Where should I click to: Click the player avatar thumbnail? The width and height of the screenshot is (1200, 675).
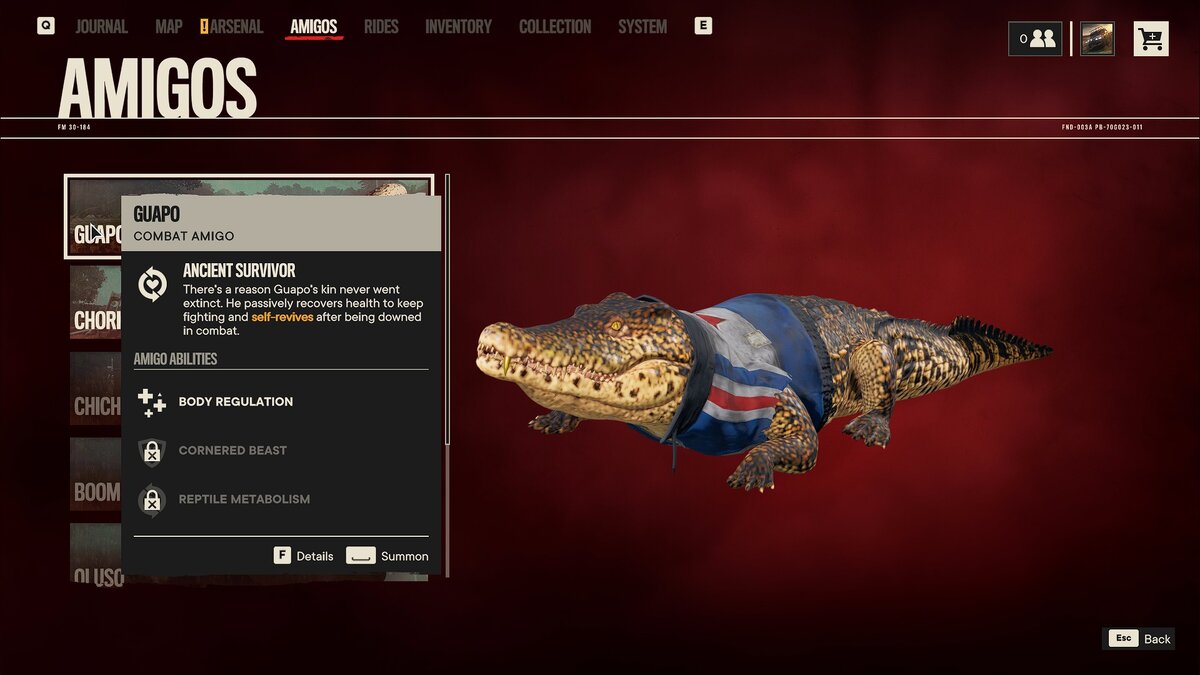(x=1097, y=39)
